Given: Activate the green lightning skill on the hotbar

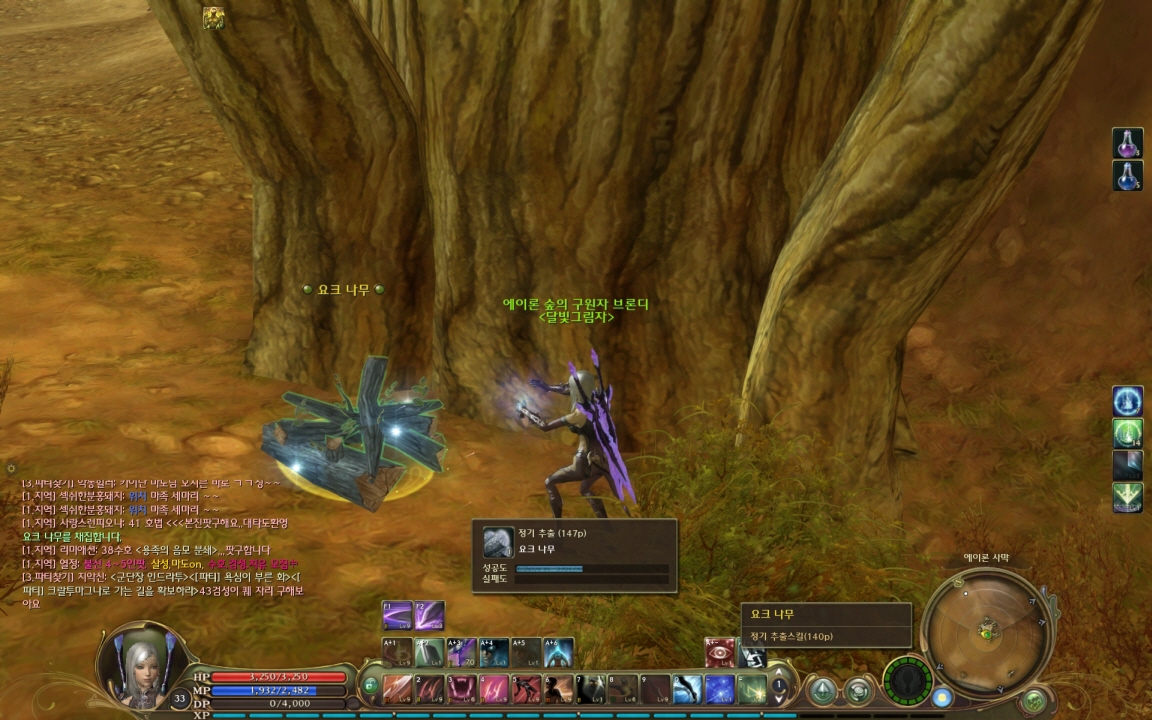Looking at the screenshot, I should 752,689.
